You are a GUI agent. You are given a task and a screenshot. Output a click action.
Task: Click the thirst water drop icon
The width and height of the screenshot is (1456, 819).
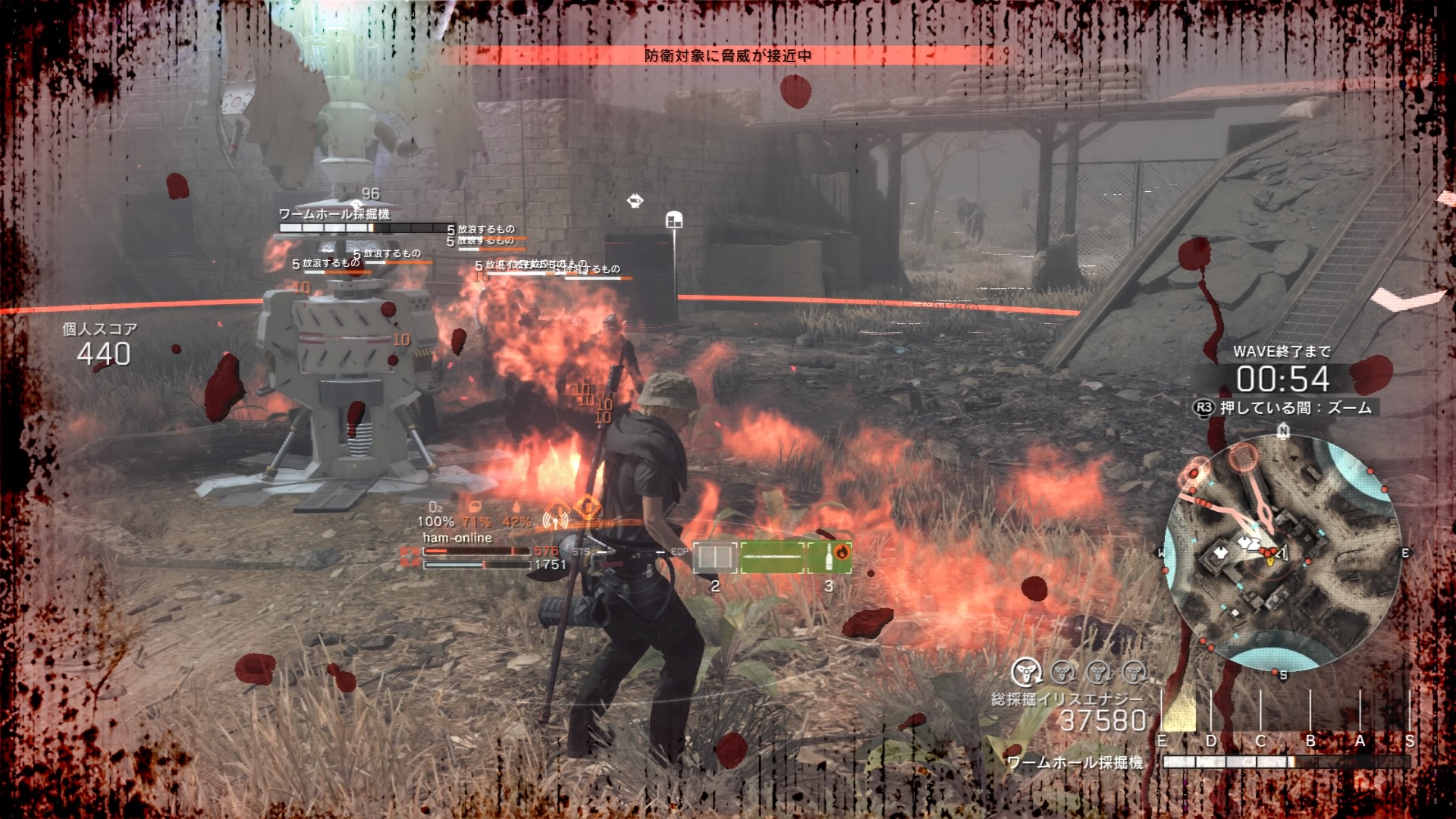(x=516, y=507)
